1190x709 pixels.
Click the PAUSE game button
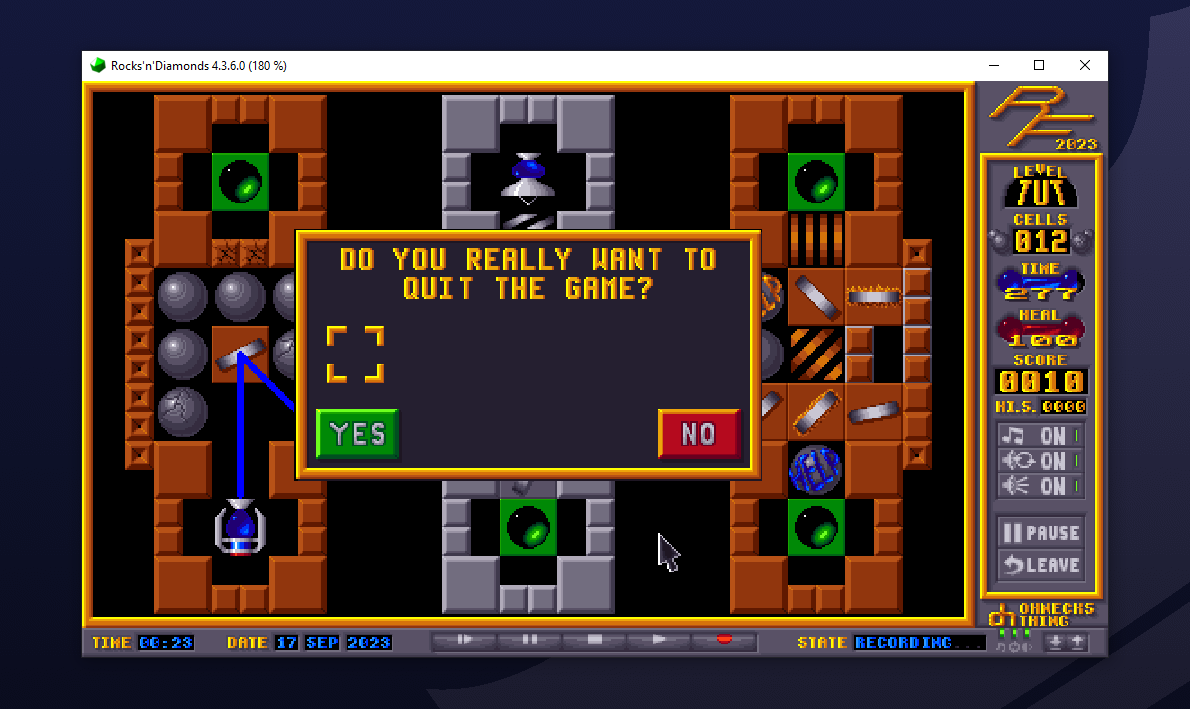click(x=1040, y=533)
